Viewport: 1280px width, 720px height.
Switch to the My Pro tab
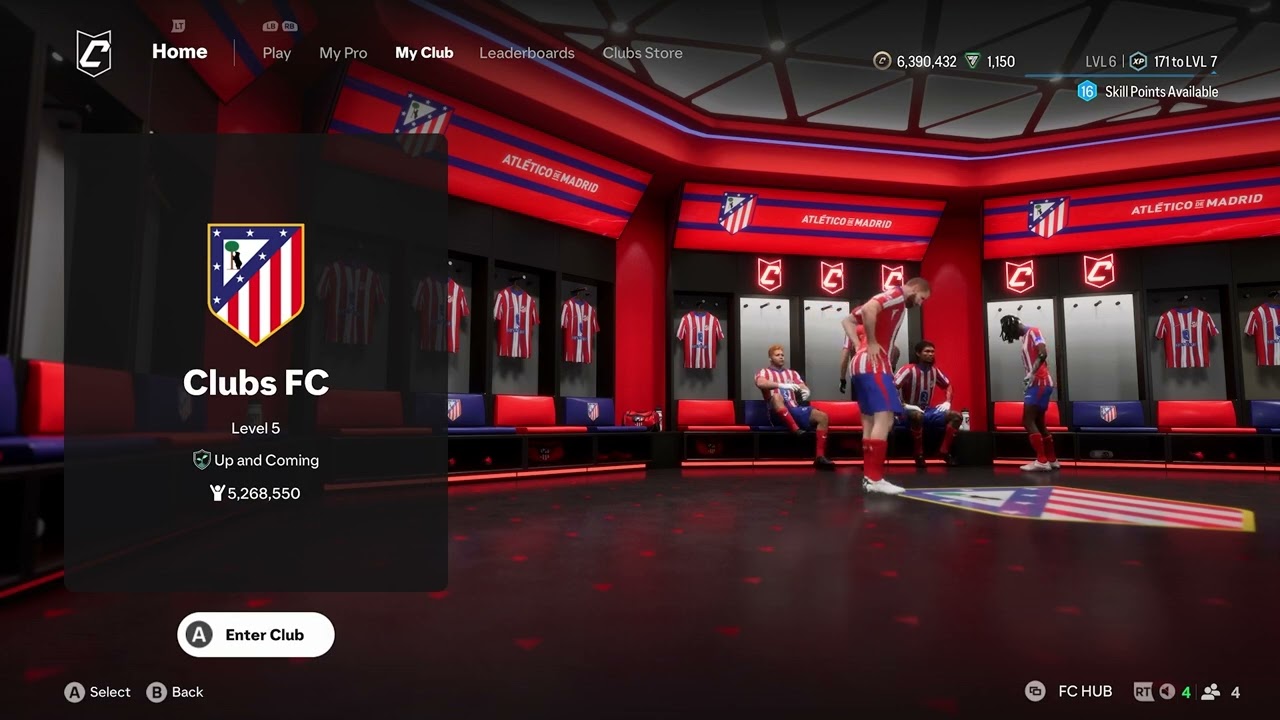tap(343, 53)
